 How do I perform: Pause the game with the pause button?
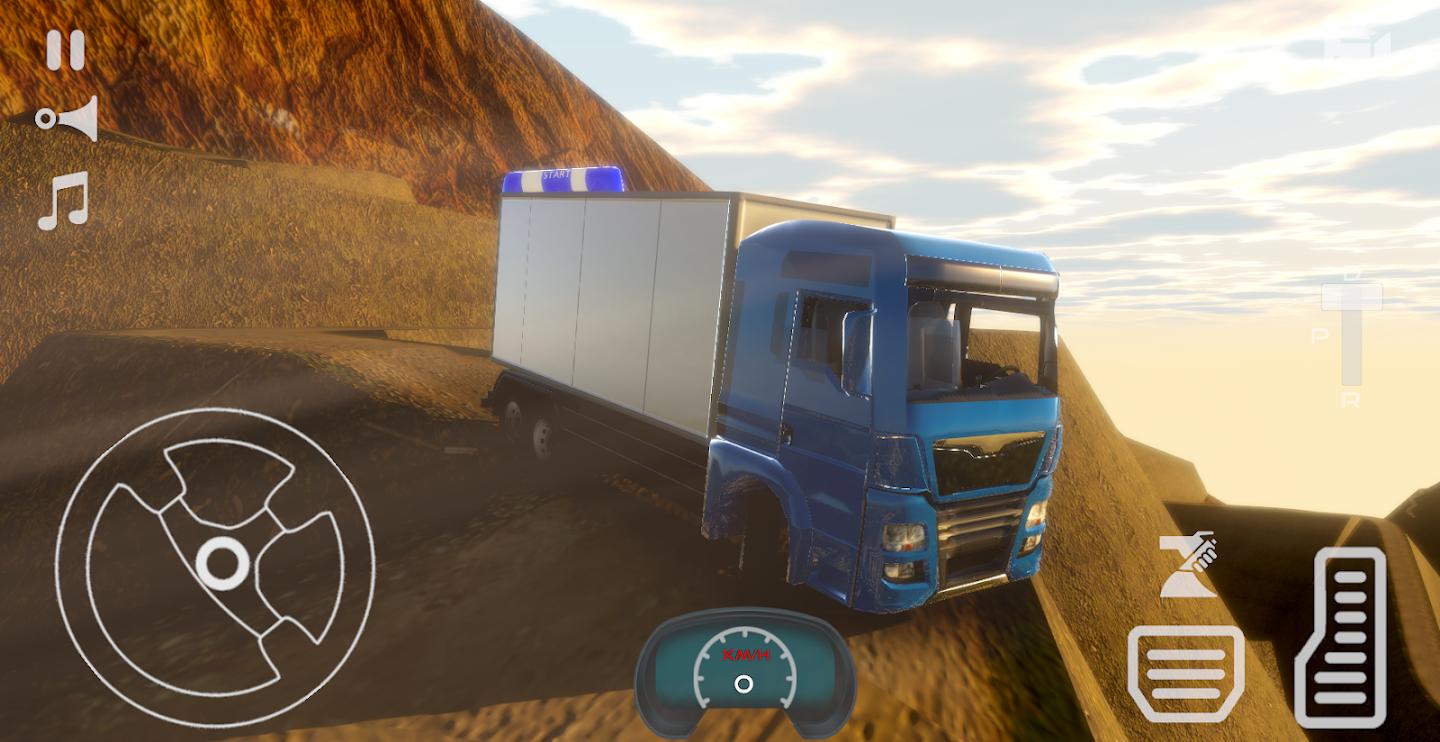click(x=66, y=50)
